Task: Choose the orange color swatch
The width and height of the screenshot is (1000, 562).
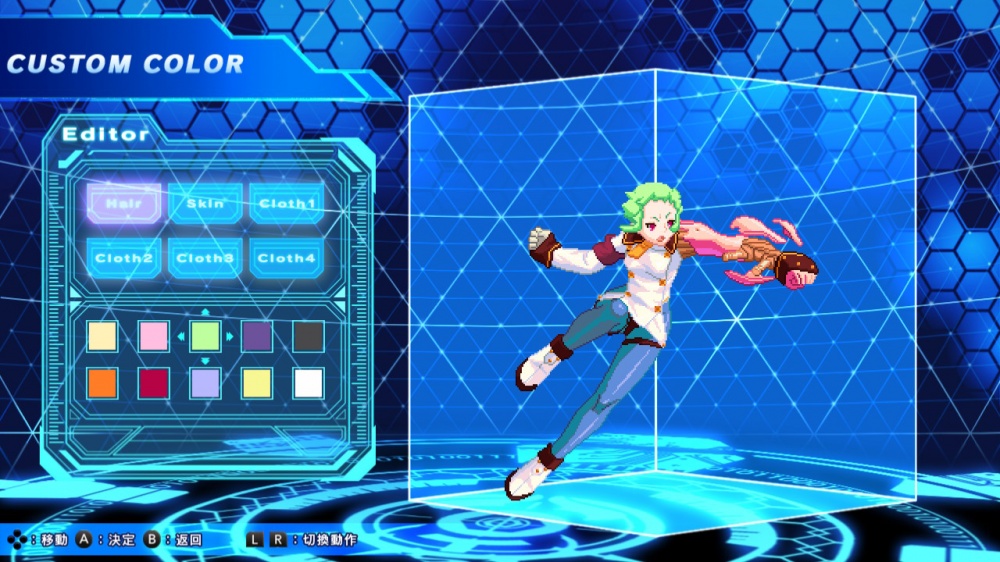Action: point(102,383)
